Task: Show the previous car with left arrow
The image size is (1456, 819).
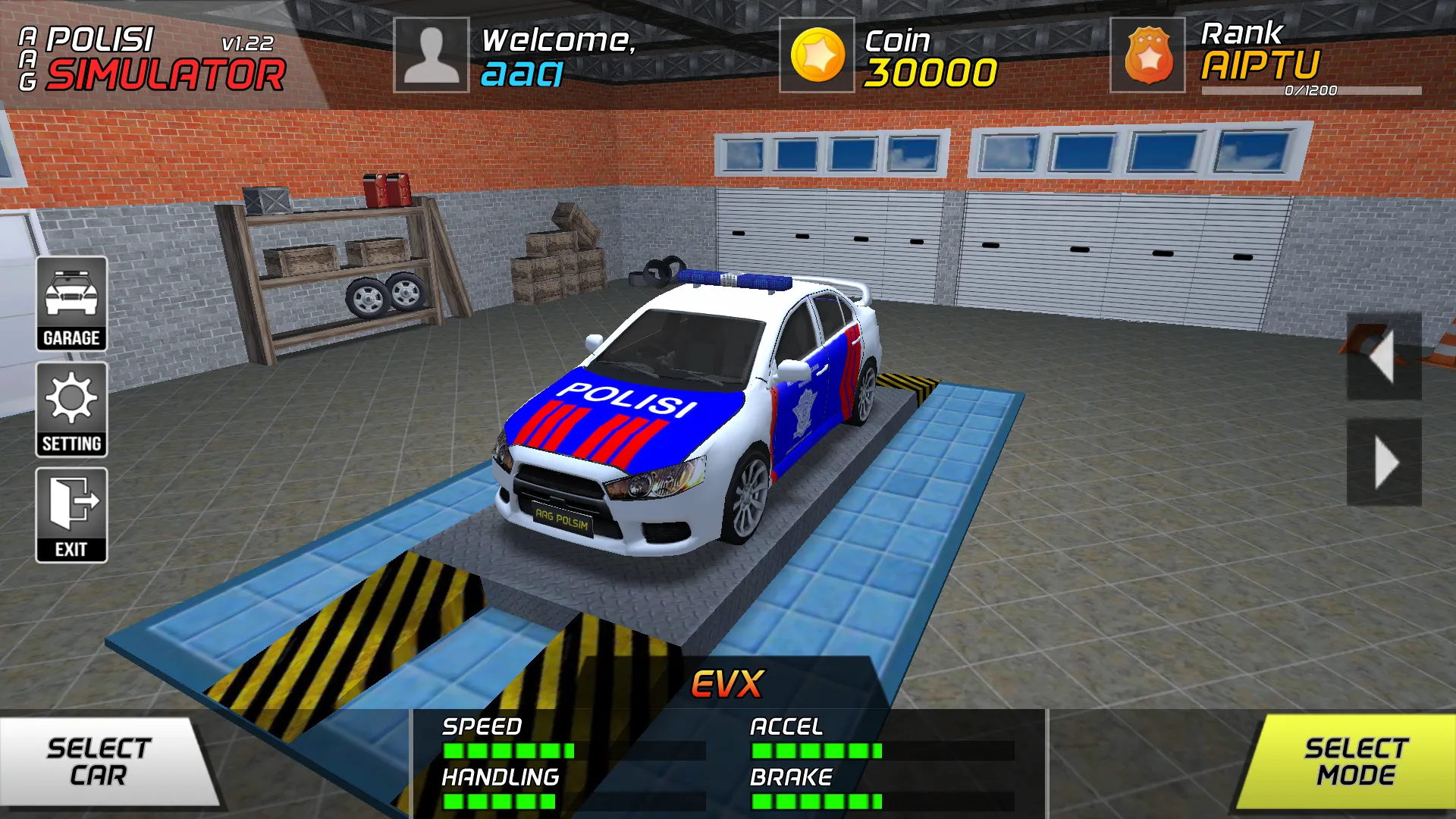Action: [x=1383, y=356]
